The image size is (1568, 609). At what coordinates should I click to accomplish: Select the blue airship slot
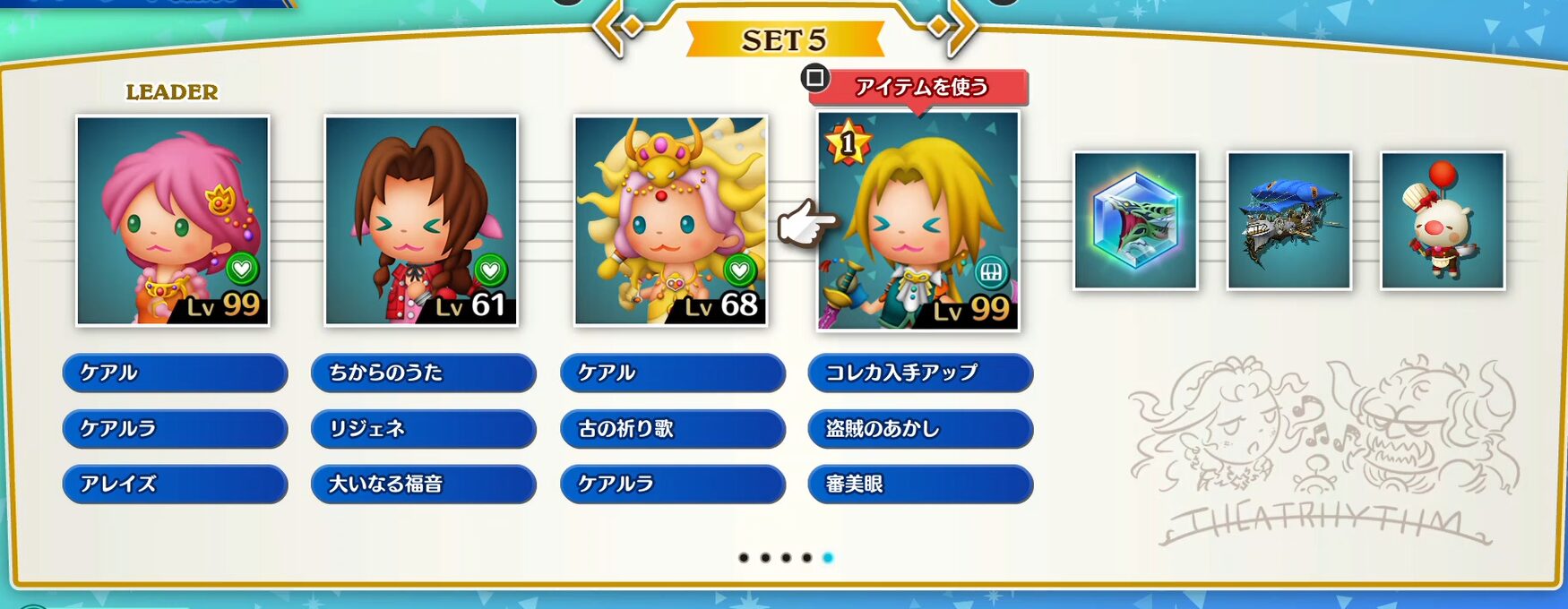pyautogui.click(x=1288, y=220)
